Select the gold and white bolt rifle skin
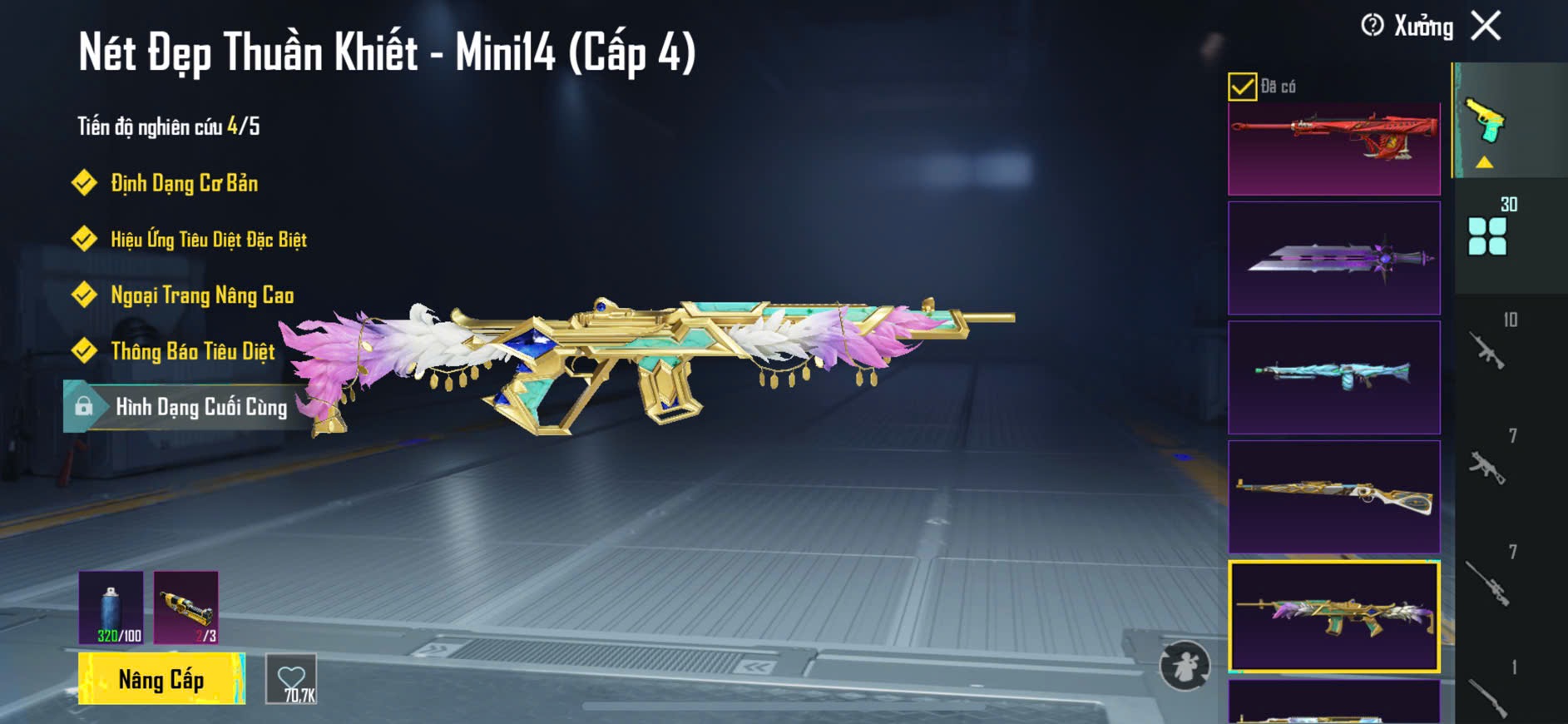Image resolution: width=1568 pixels, height=724 pixels. click(x=1333, y=497)
